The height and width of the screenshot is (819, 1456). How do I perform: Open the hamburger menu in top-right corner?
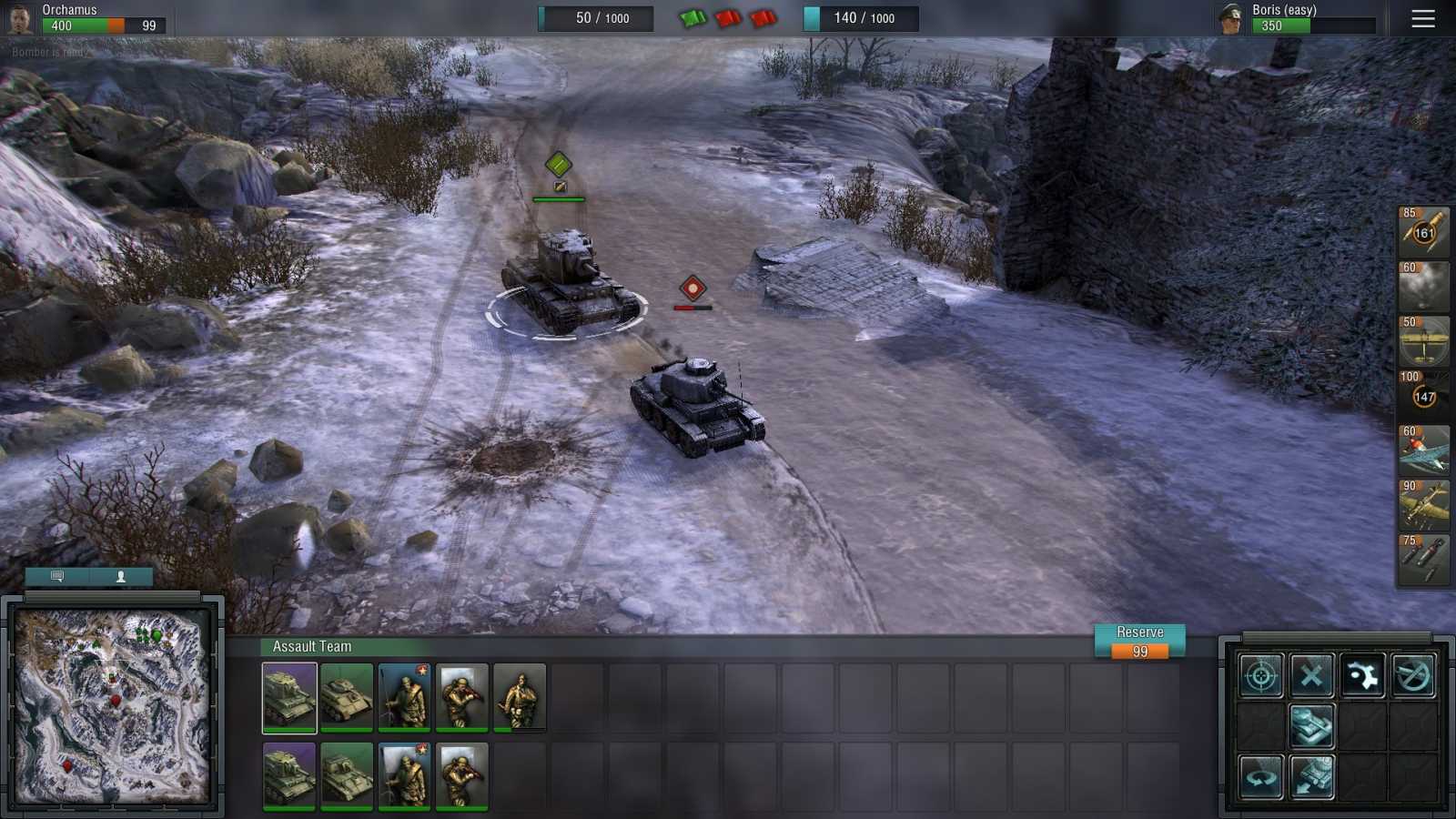click(x=1423, y=19)
